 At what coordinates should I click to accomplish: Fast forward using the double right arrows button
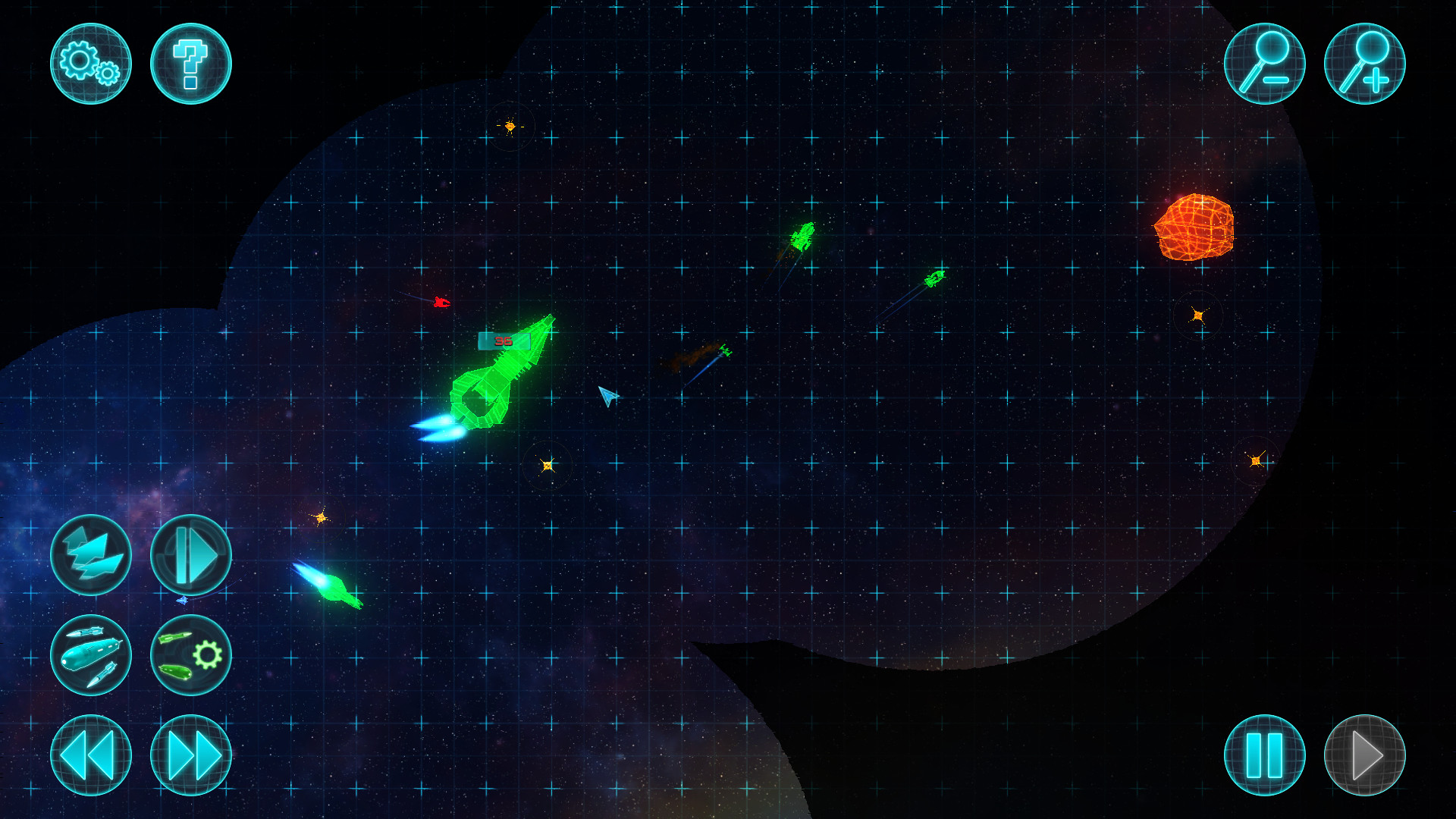(x=191, y=756)
